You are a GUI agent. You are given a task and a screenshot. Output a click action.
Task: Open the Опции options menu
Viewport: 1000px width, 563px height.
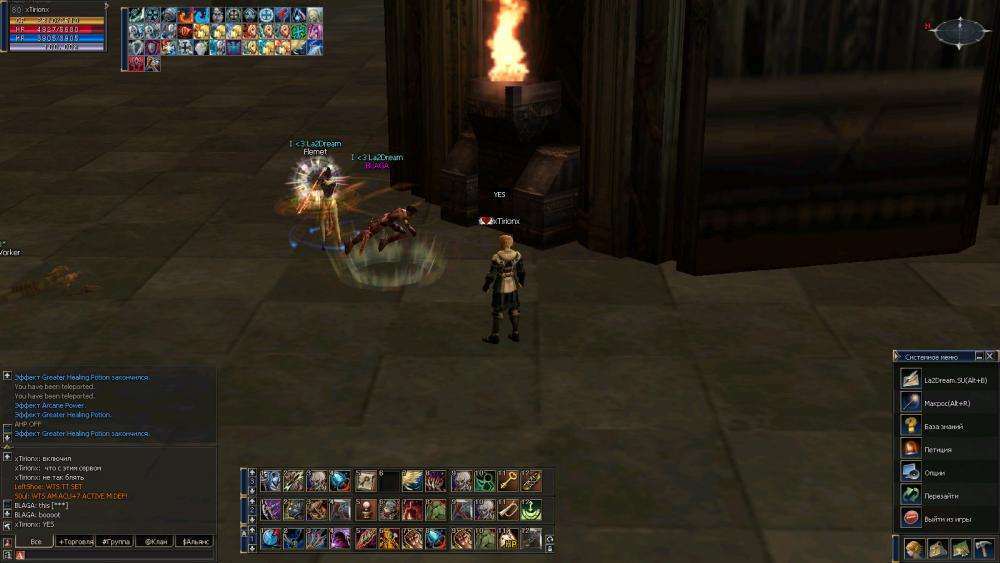point(935,472)
